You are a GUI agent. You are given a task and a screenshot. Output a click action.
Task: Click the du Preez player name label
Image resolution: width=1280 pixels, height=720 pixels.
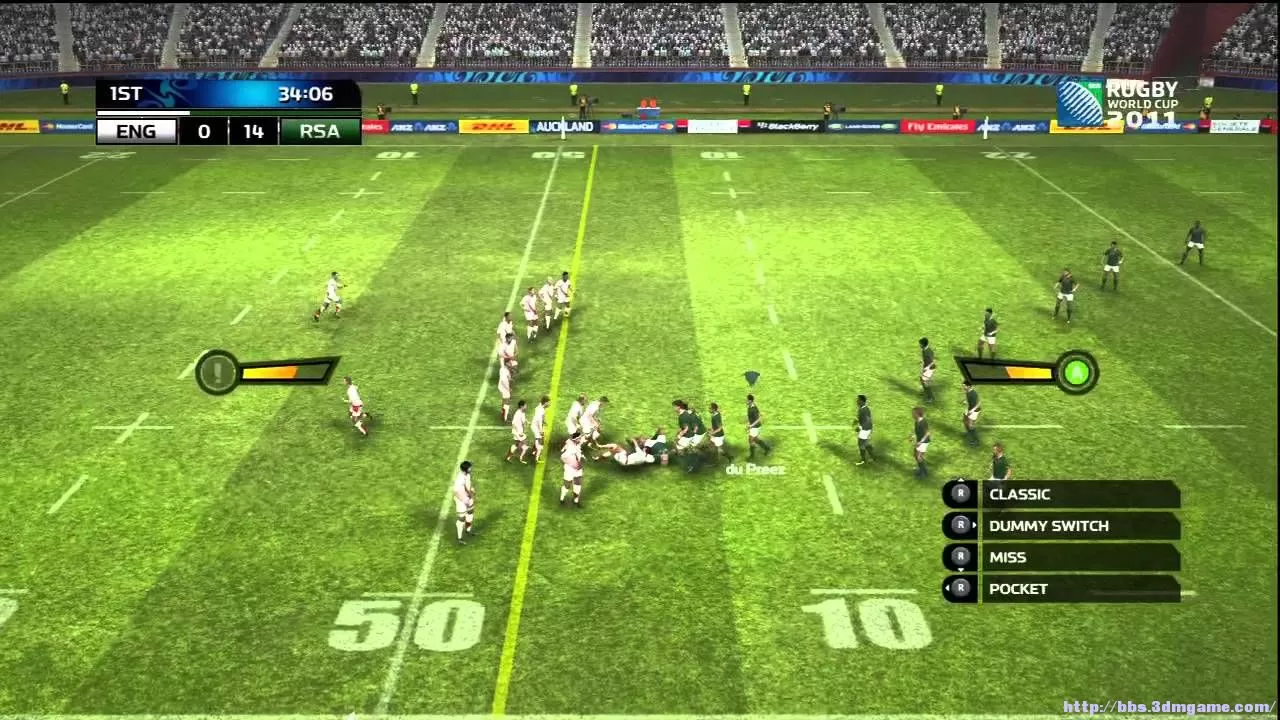(755, 467)
